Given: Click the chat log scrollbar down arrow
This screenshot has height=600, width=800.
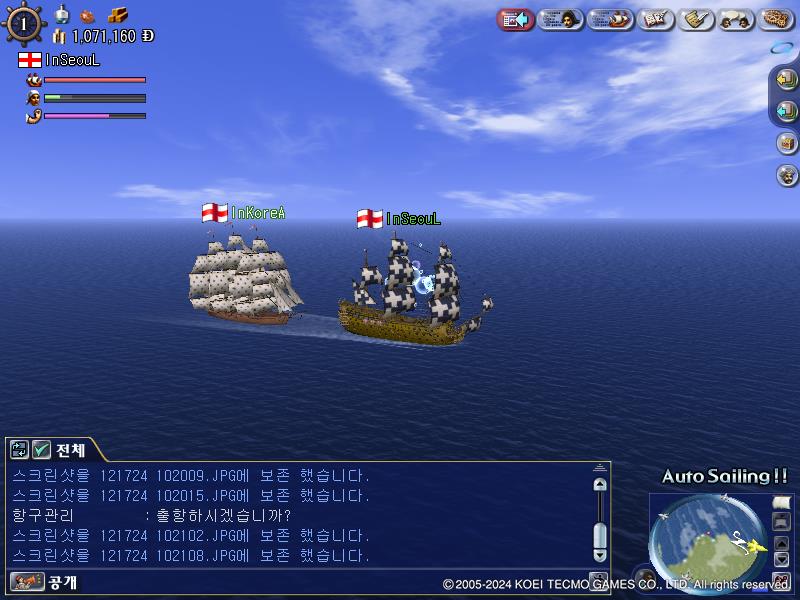Looking at the screenshot, I should point(600,554).
